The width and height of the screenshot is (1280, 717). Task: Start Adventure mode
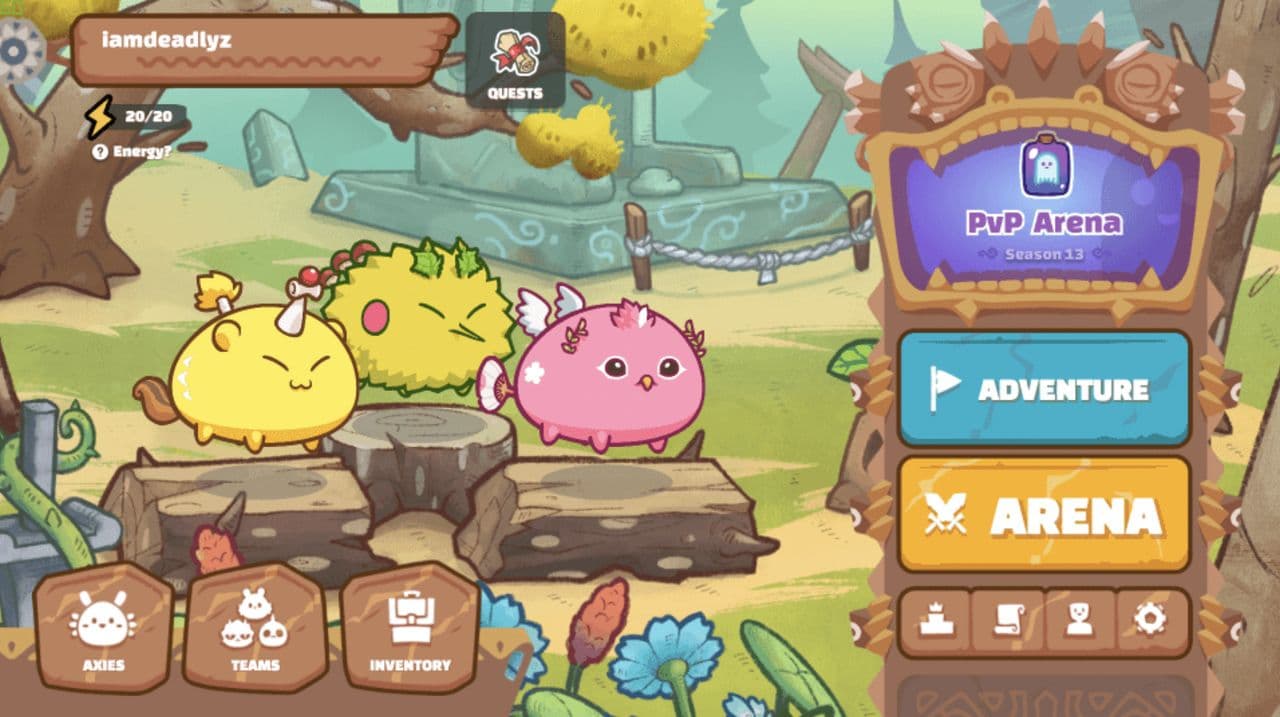[1044, 388]
